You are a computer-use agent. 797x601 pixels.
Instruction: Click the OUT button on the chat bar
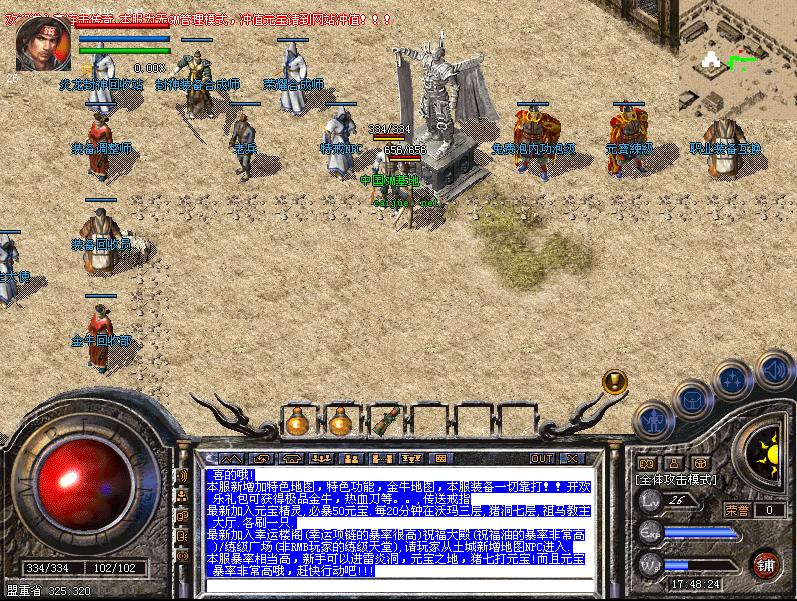pos(541,458)
